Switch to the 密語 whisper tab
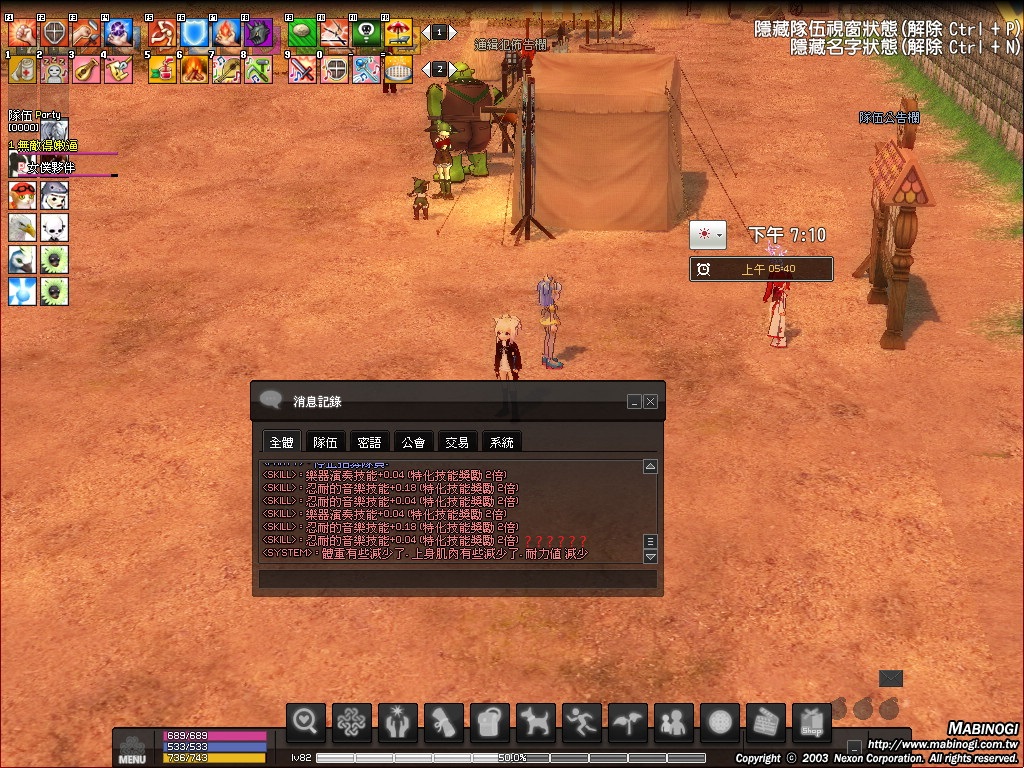1024x768 pixels. (x=369, y=442)
